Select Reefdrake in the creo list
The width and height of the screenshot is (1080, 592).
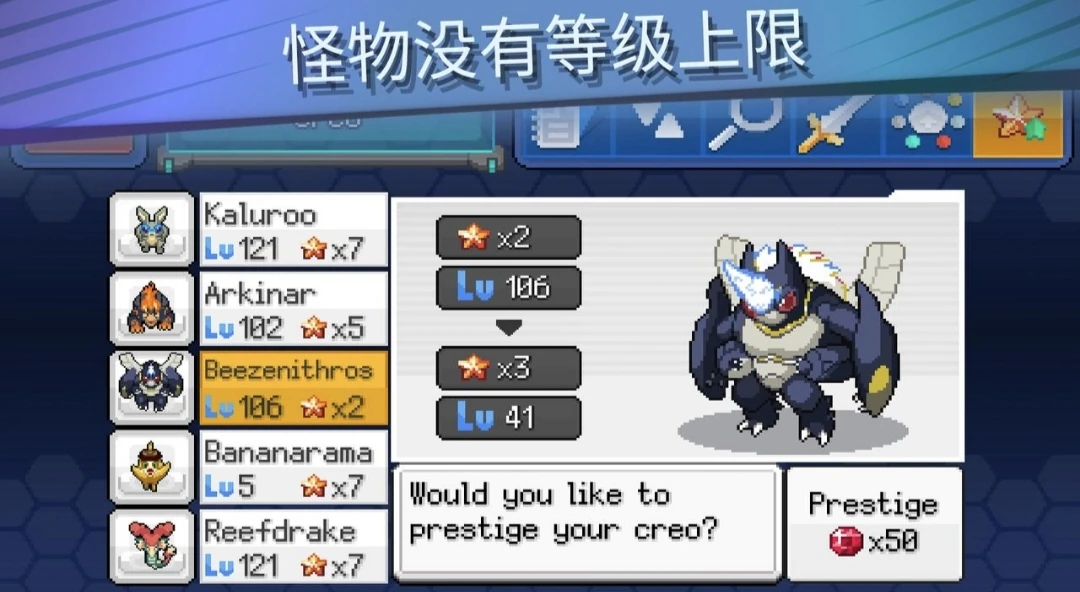293,546
